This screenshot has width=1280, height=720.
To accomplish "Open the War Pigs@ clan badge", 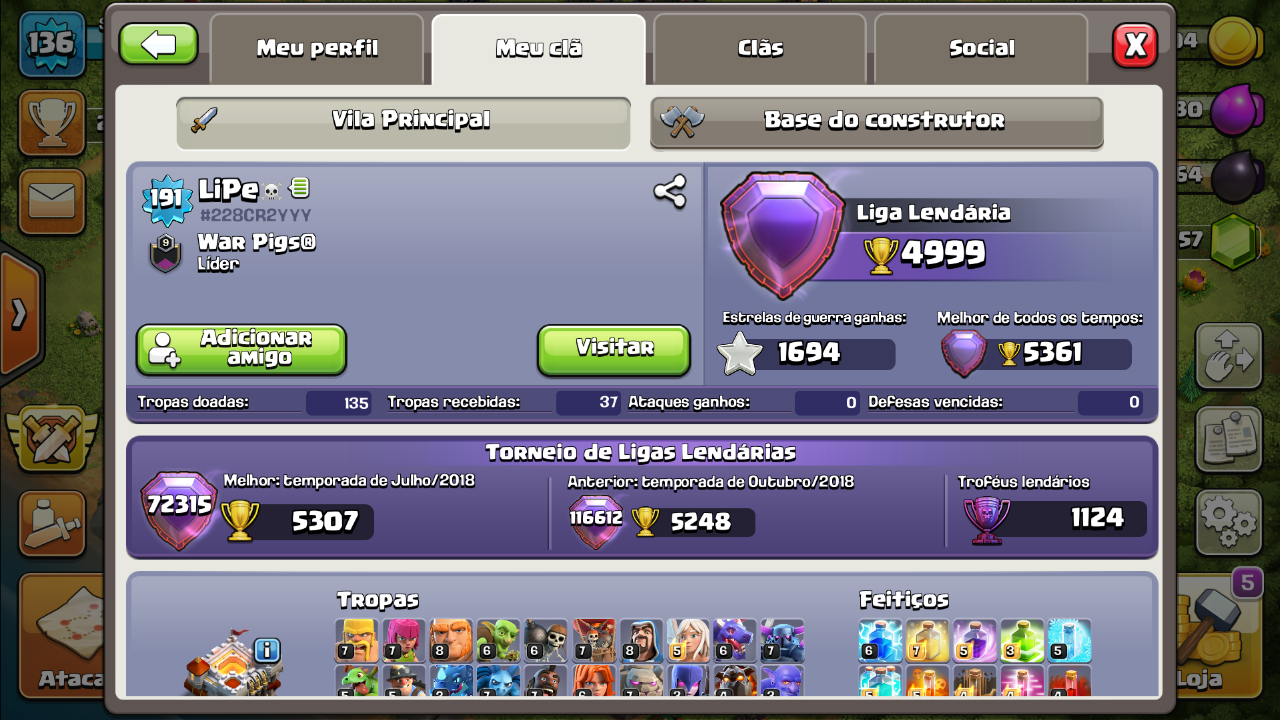I will tap(165, 253).
